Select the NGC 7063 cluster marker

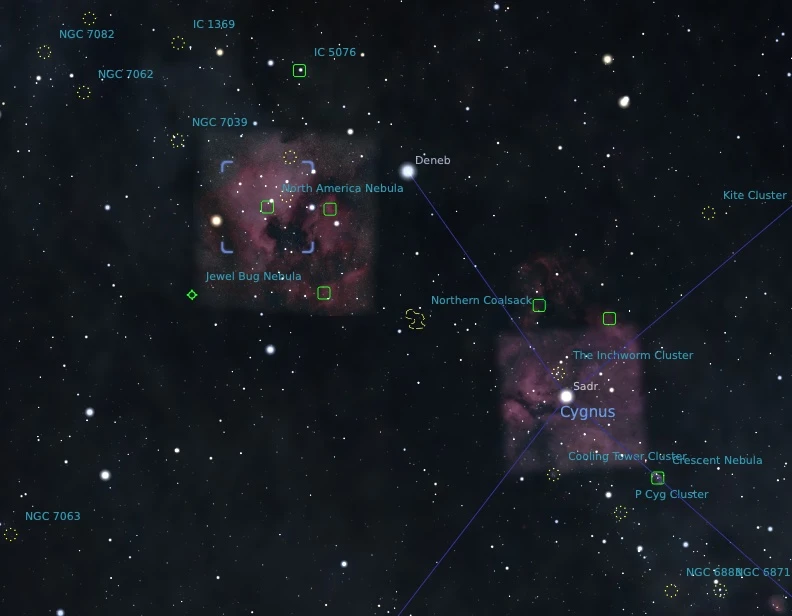point(11,534)
